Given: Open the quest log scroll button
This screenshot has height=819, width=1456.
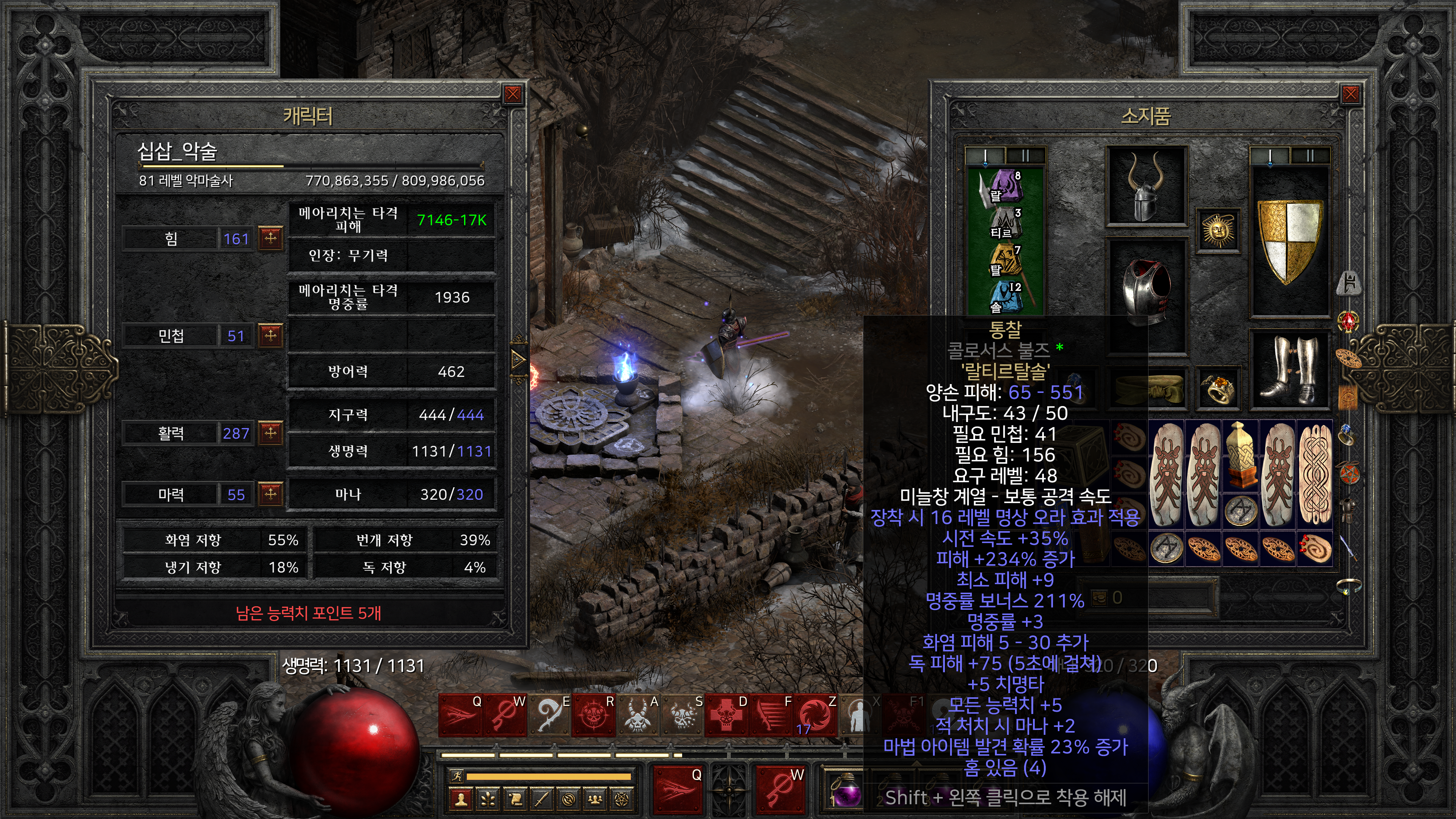Looking at the screenshot, I should coord(515,799).
